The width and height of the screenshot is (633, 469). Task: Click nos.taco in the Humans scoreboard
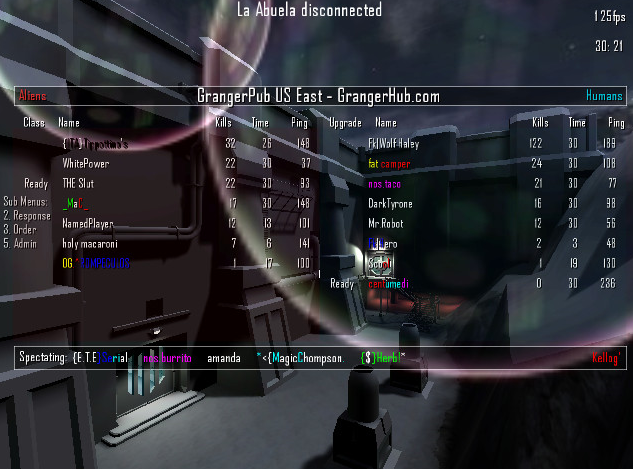point(387,183)
